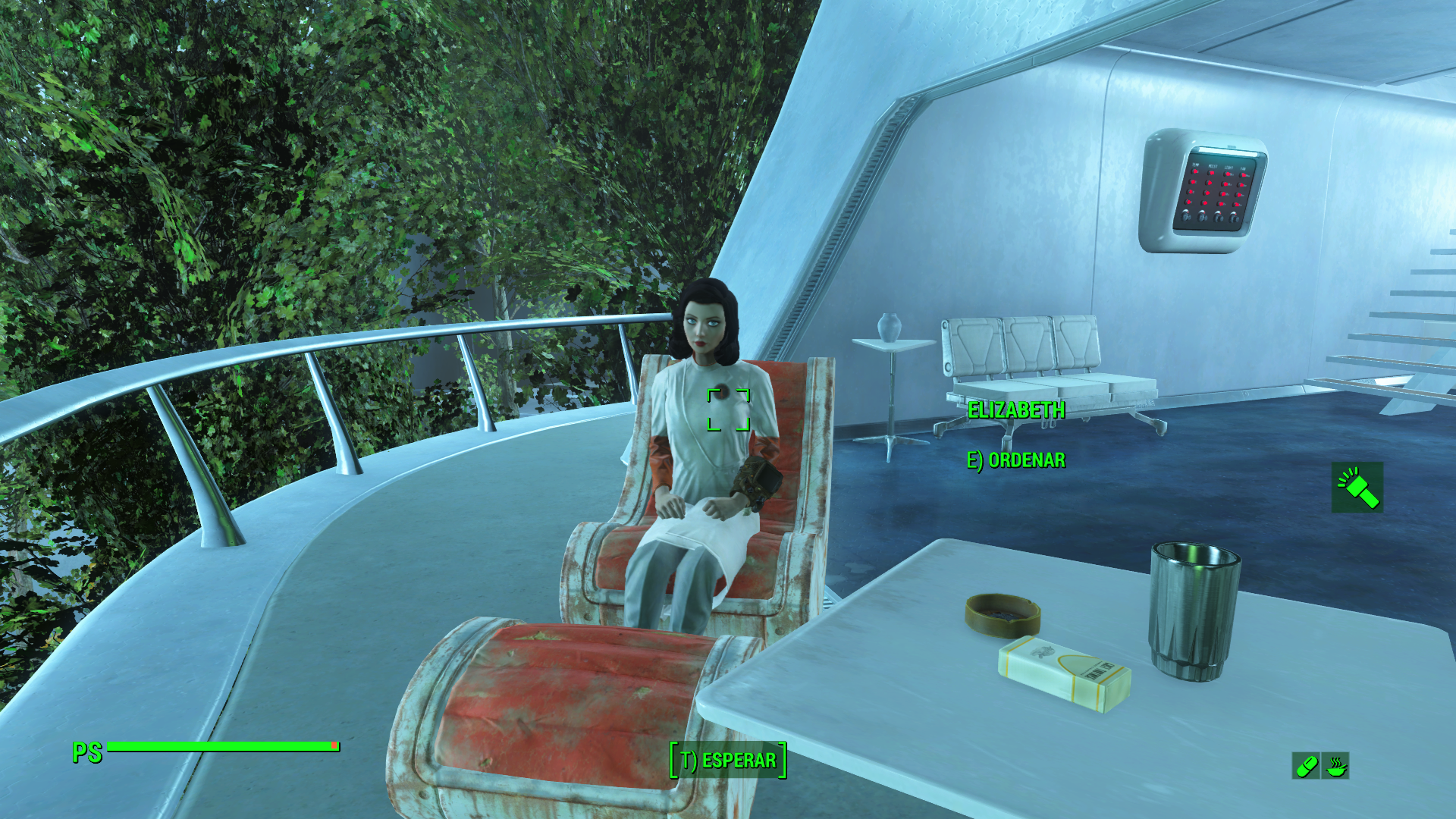
Task: Click the green pill capsule icon
Action: coord(1306,766)
